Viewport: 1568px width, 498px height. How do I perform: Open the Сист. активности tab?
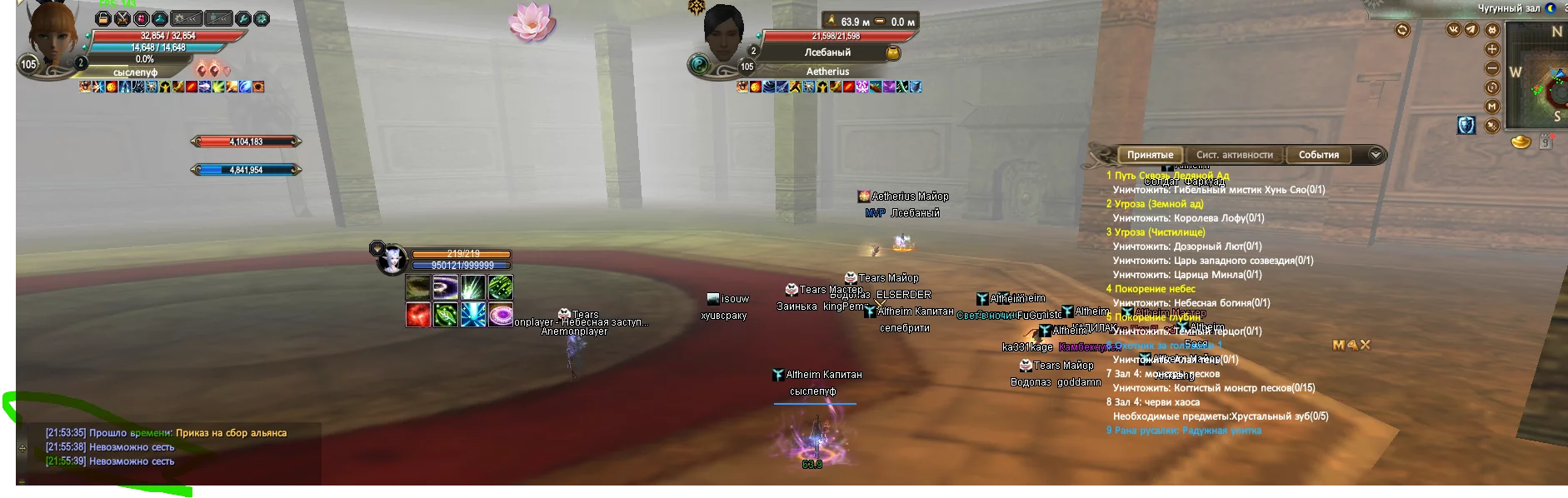1234,155
